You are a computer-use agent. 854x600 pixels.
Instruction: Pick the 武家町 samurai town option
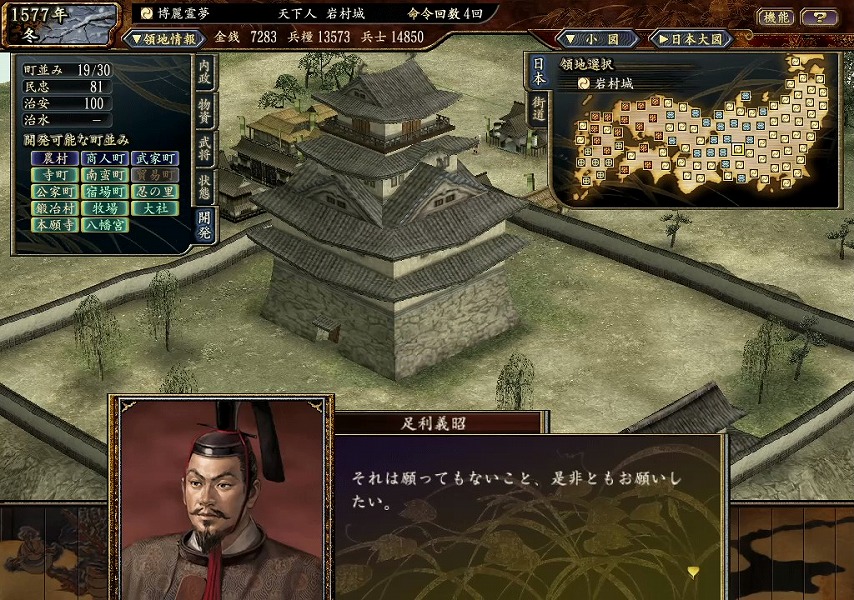click(155, 158)
